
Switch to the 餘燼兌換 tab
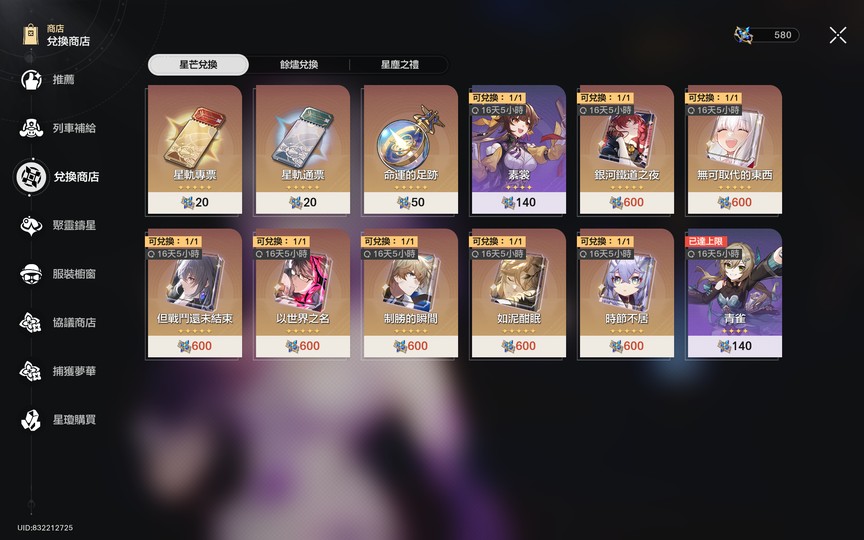[299, 65]
